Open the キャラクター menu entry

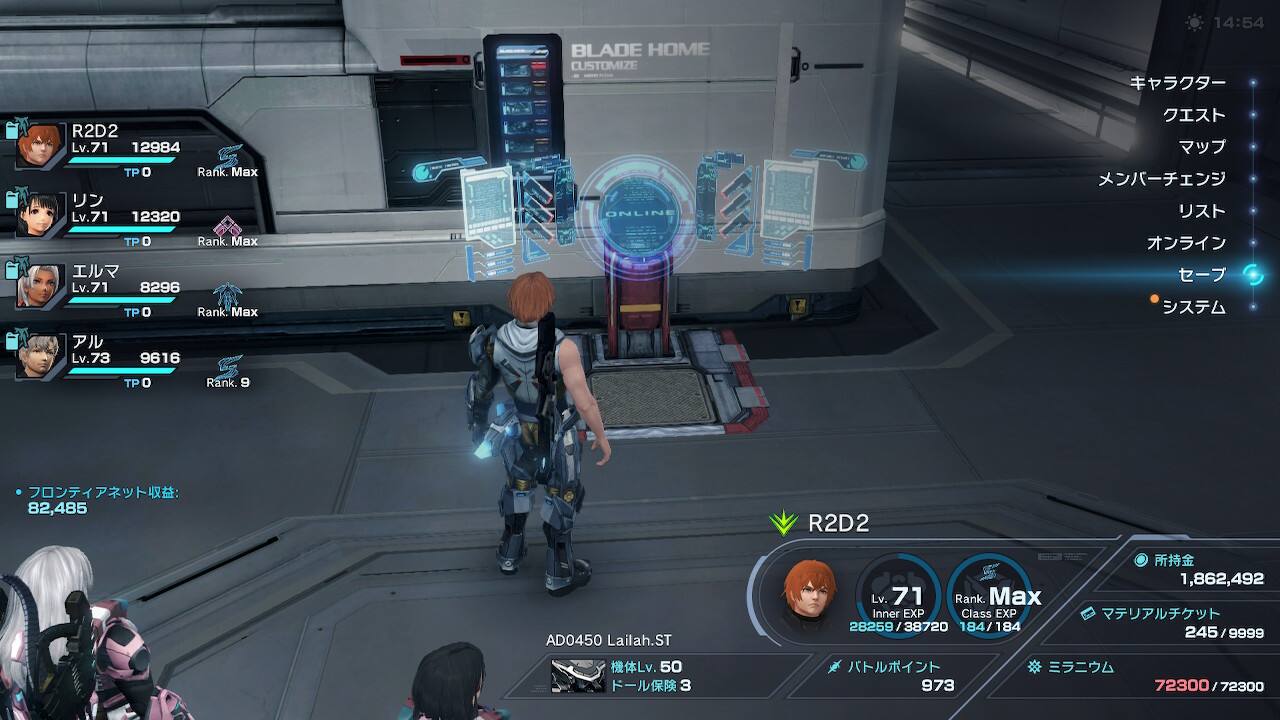(x=1176, y=83)
